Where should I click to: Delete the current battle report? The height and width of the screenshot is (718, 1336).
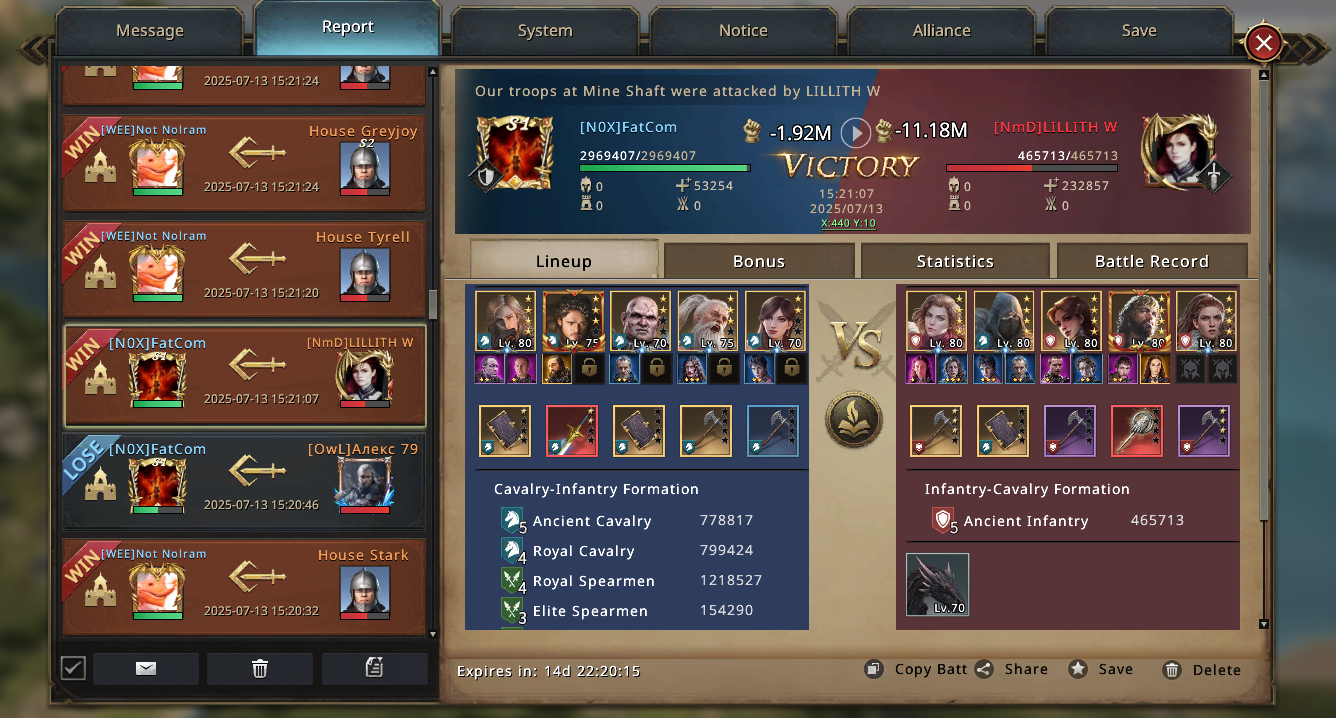point(1202,670)
